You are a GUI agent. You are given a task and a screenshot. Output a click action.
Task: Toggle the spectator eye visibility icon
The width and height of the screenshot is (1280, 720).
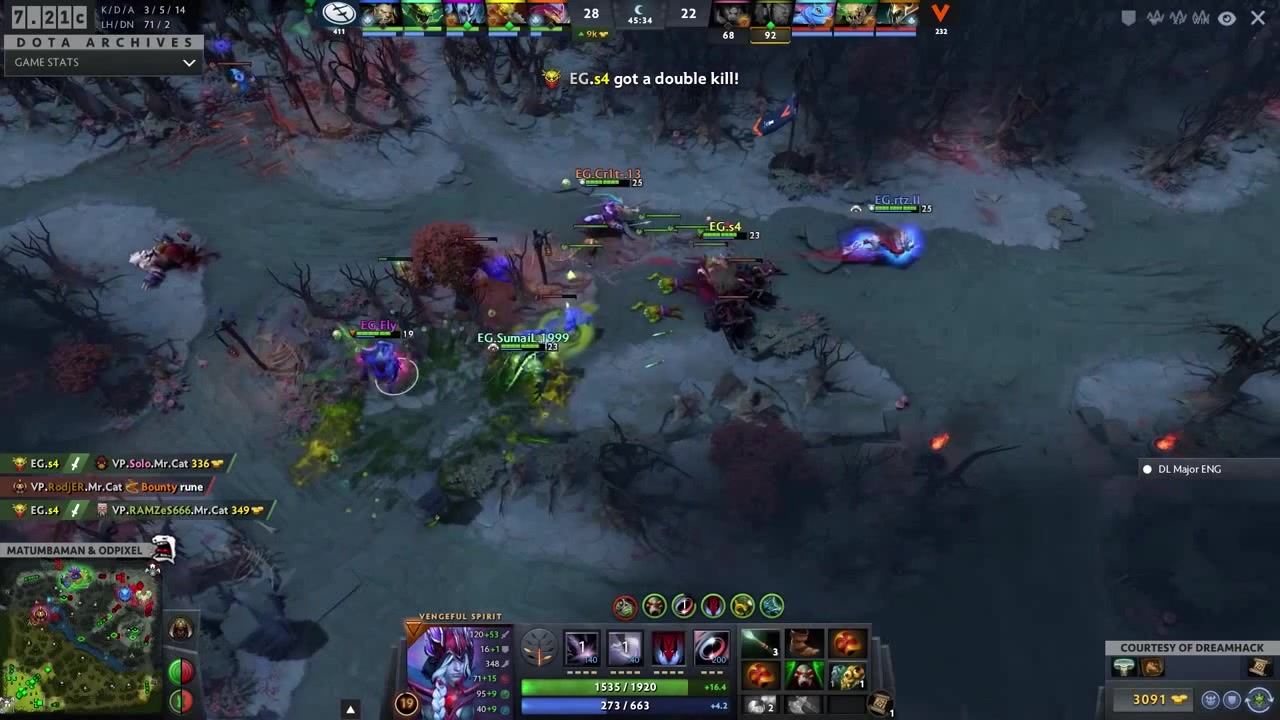(1227, 18)
